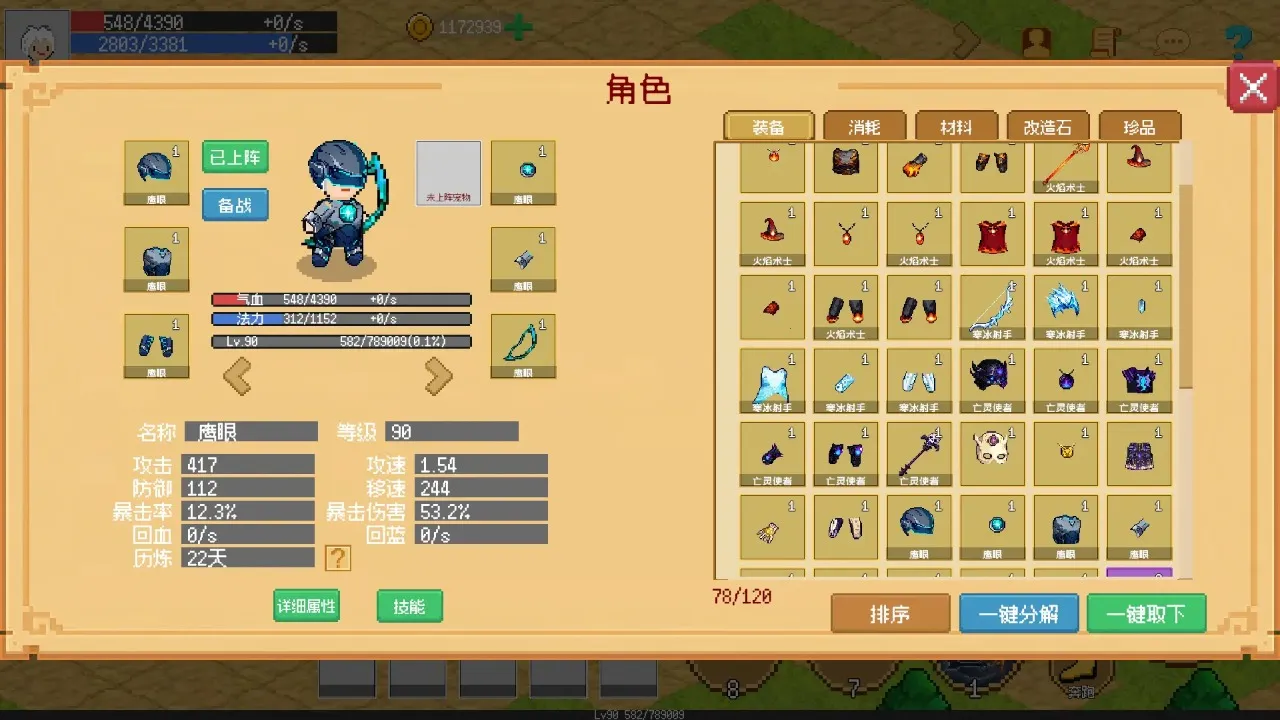Screen dimensions: 1280x720
Task: Toggle the 已上阵 deployed status
Action: coord(234,158)
